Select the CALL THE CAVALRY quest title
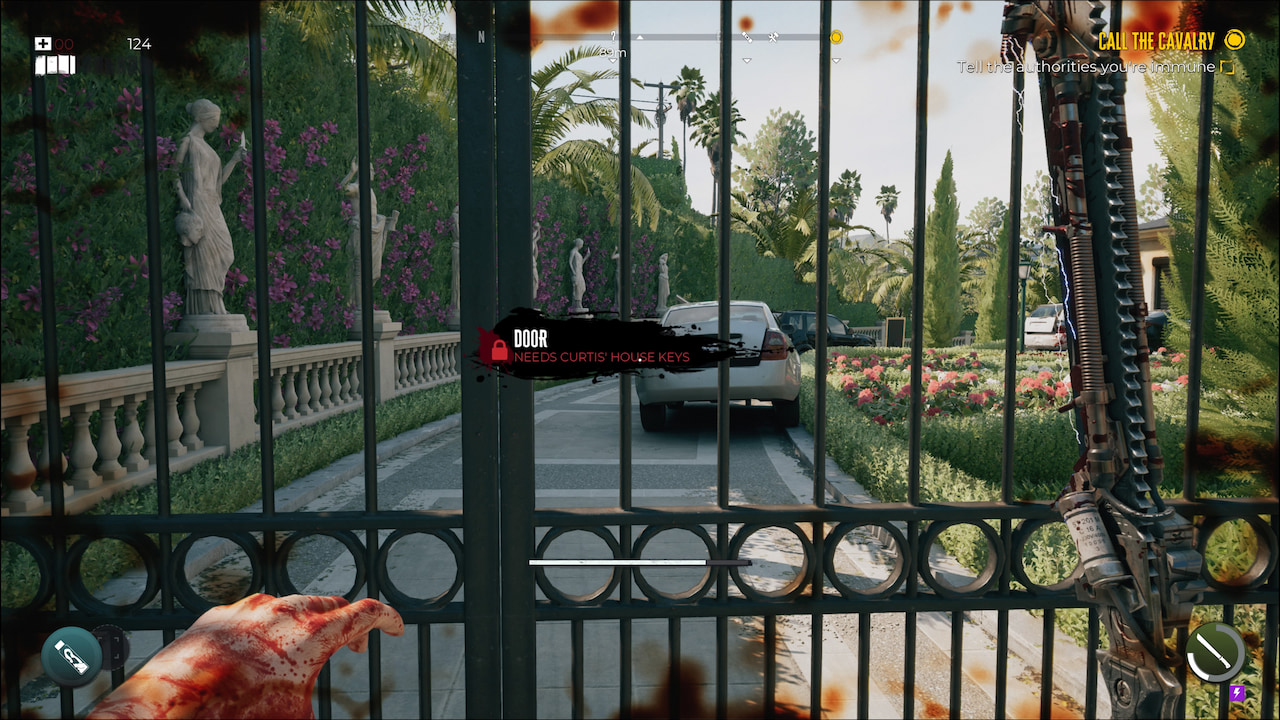 pyautogui.click(x=1154, y=41)
